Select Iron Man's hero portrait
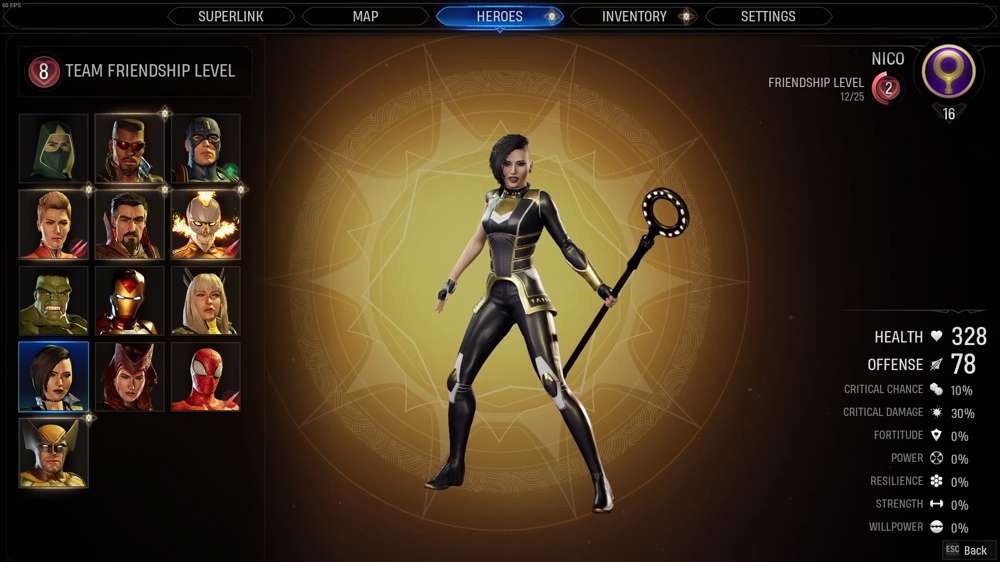The width and height of the screenshot is (1000, 562). point(130,301)
